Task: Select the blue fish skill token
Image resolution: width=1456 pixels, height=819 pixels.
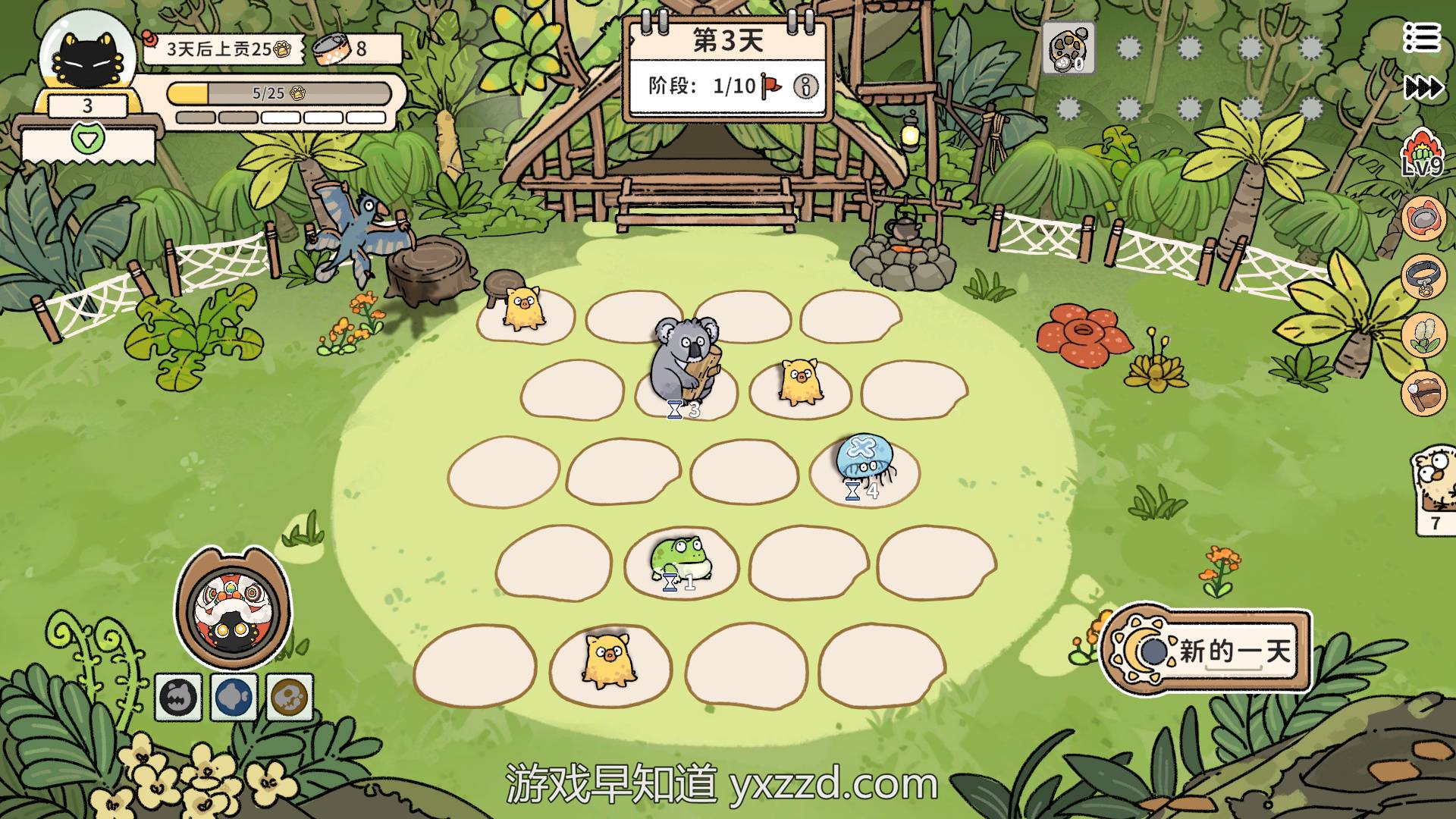Action: tap(234, 696)
